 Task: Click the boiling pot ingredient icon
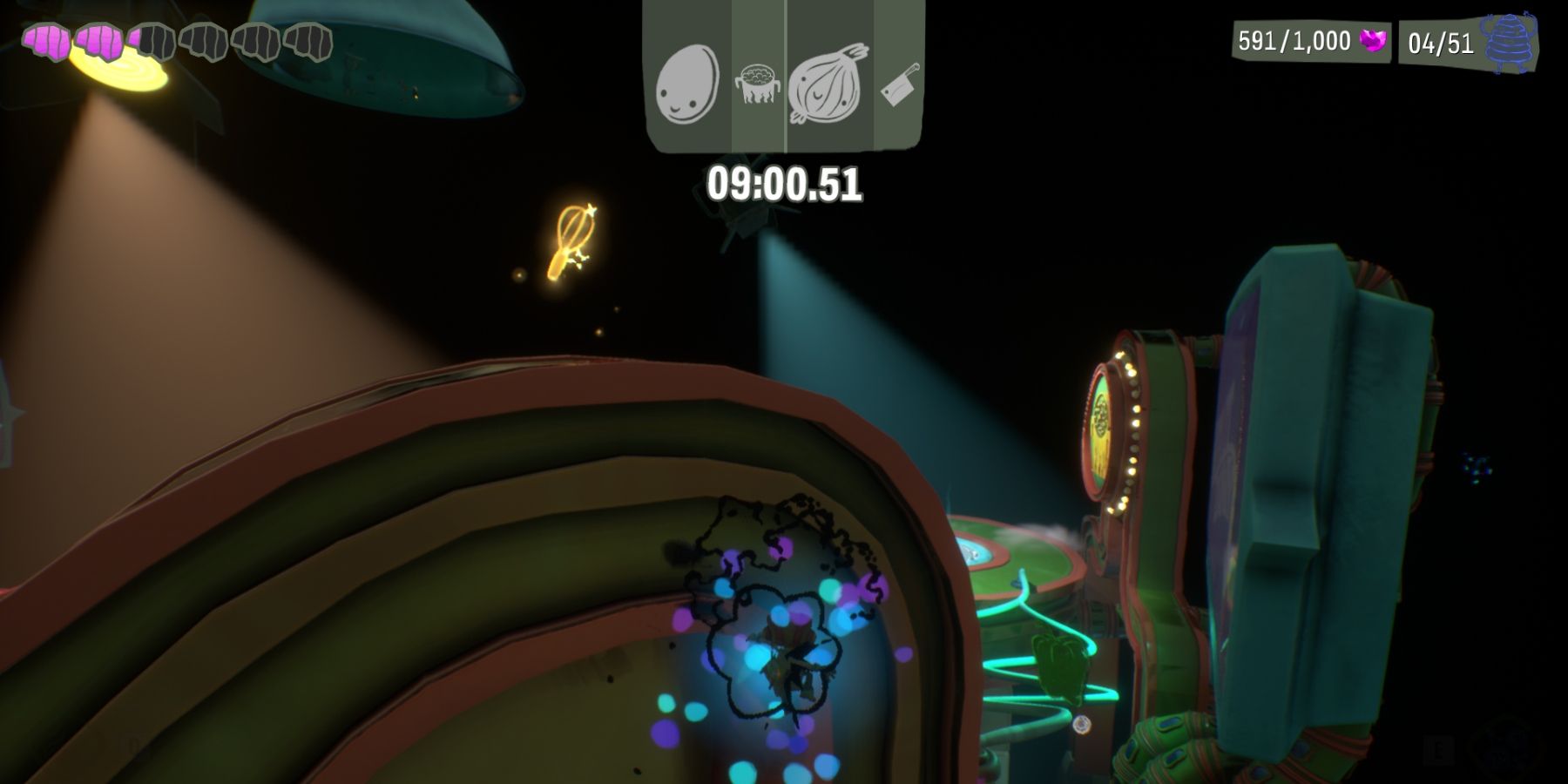click(x=758, y=83)
